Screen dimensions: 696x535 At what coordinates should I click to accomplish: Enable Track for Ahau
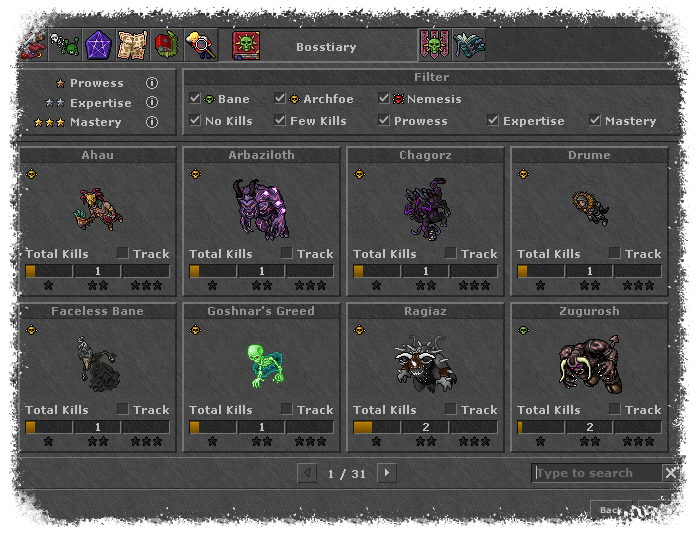tap(122, 253)
